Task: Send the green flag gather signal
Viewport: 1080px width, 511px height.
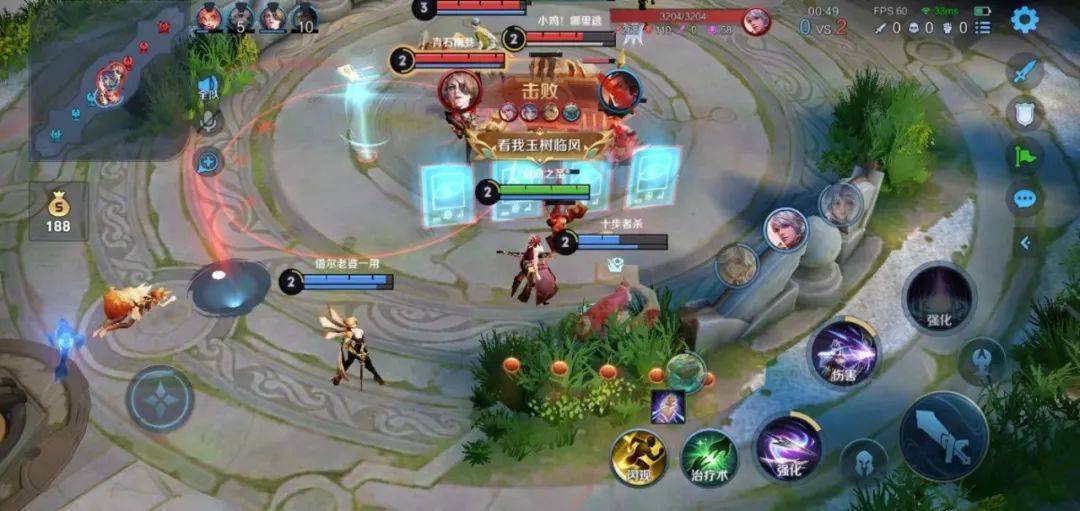Action: coord(1024,156)
